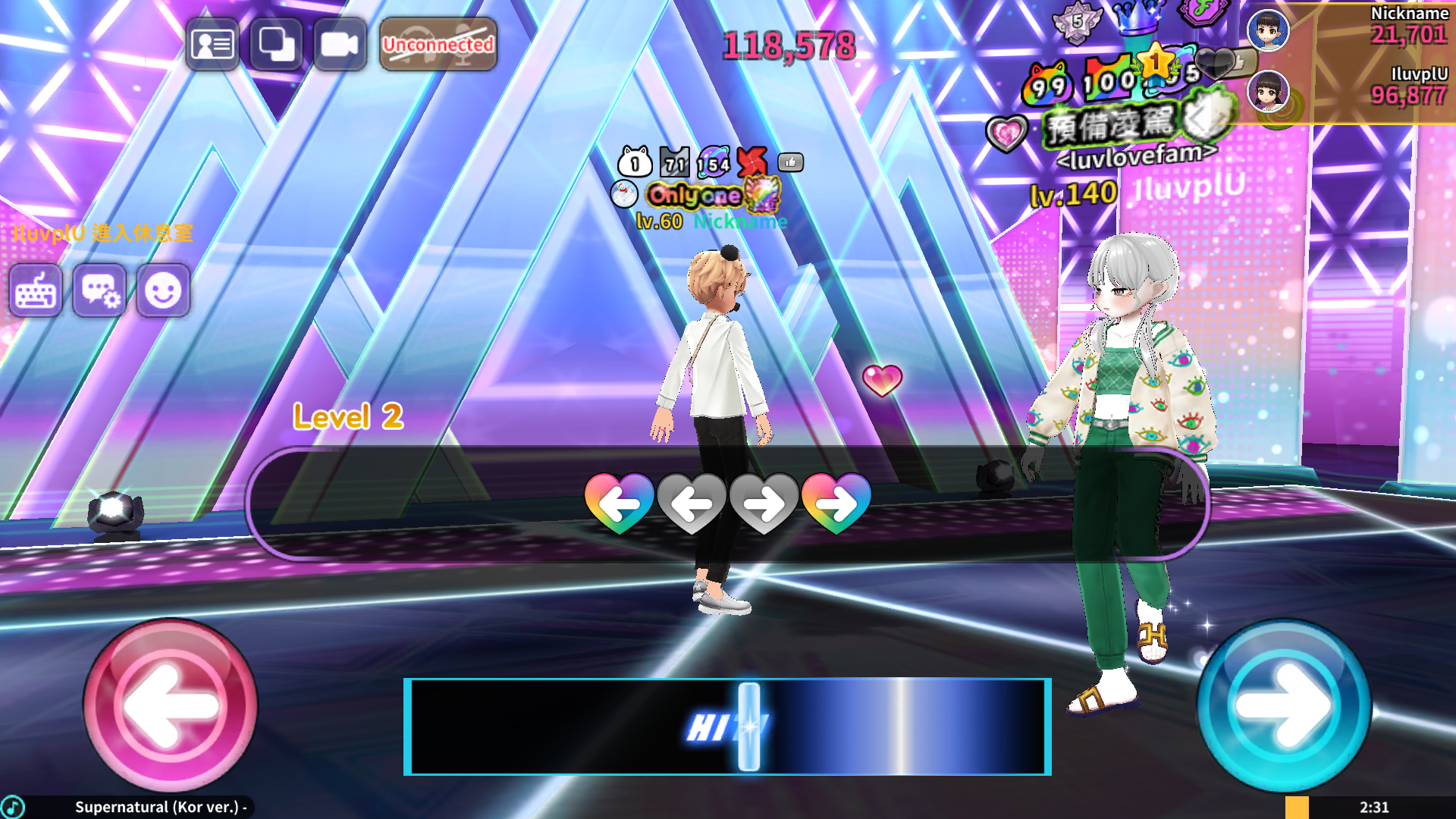Open the profile card icon
The image size is (1456, 819).
coord(212,45)
